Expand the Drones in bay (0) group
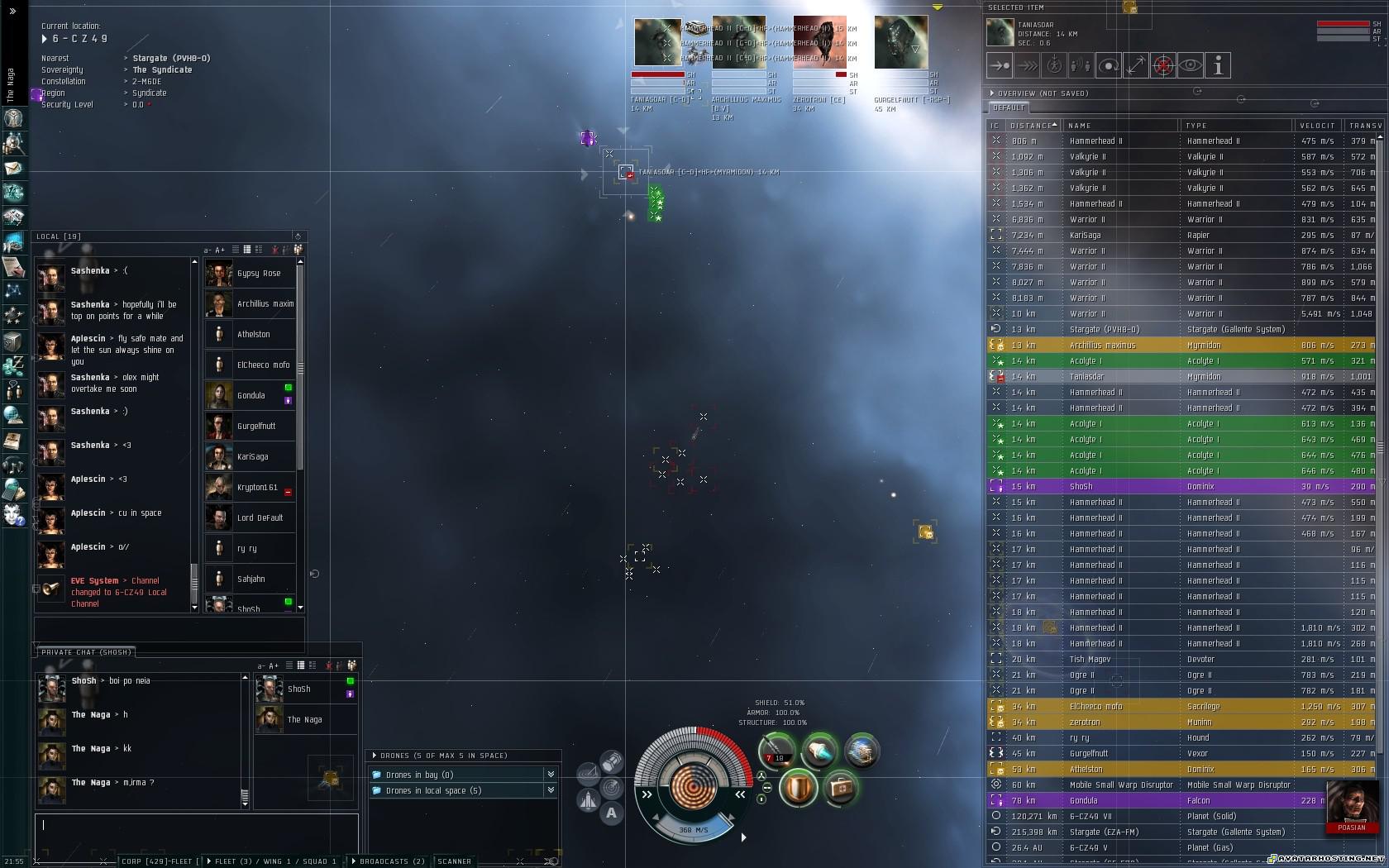The width and height of the screenshot is (1389, 868). pyautogui.click(x=551, y=775)
